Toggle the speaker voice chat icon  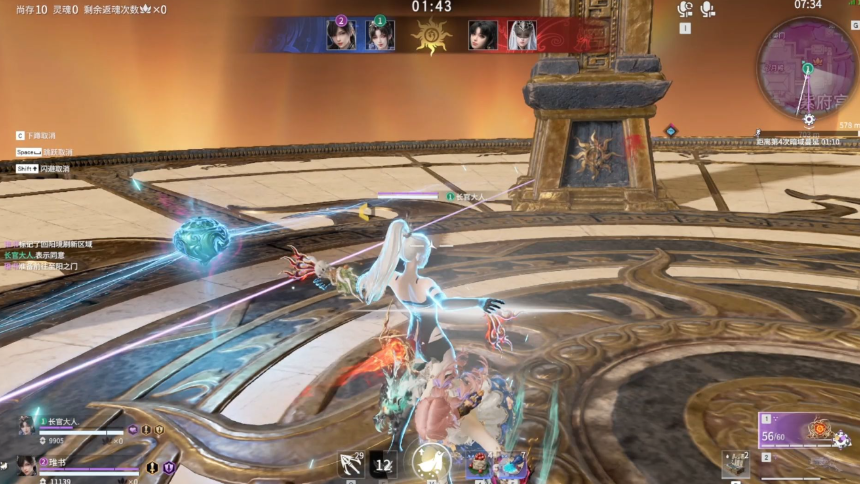(685, 10)
